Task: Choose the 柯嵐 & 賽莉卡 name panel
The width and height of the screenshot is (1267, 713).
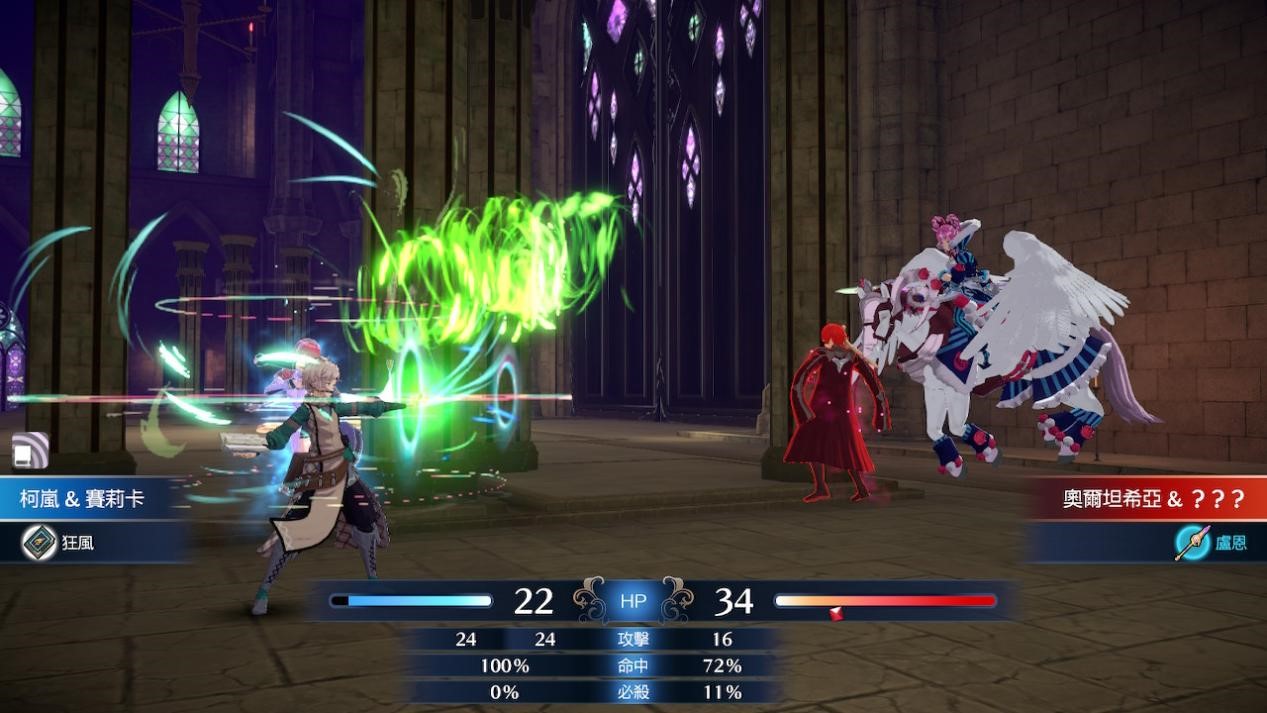Action: (x=83, y=498)
